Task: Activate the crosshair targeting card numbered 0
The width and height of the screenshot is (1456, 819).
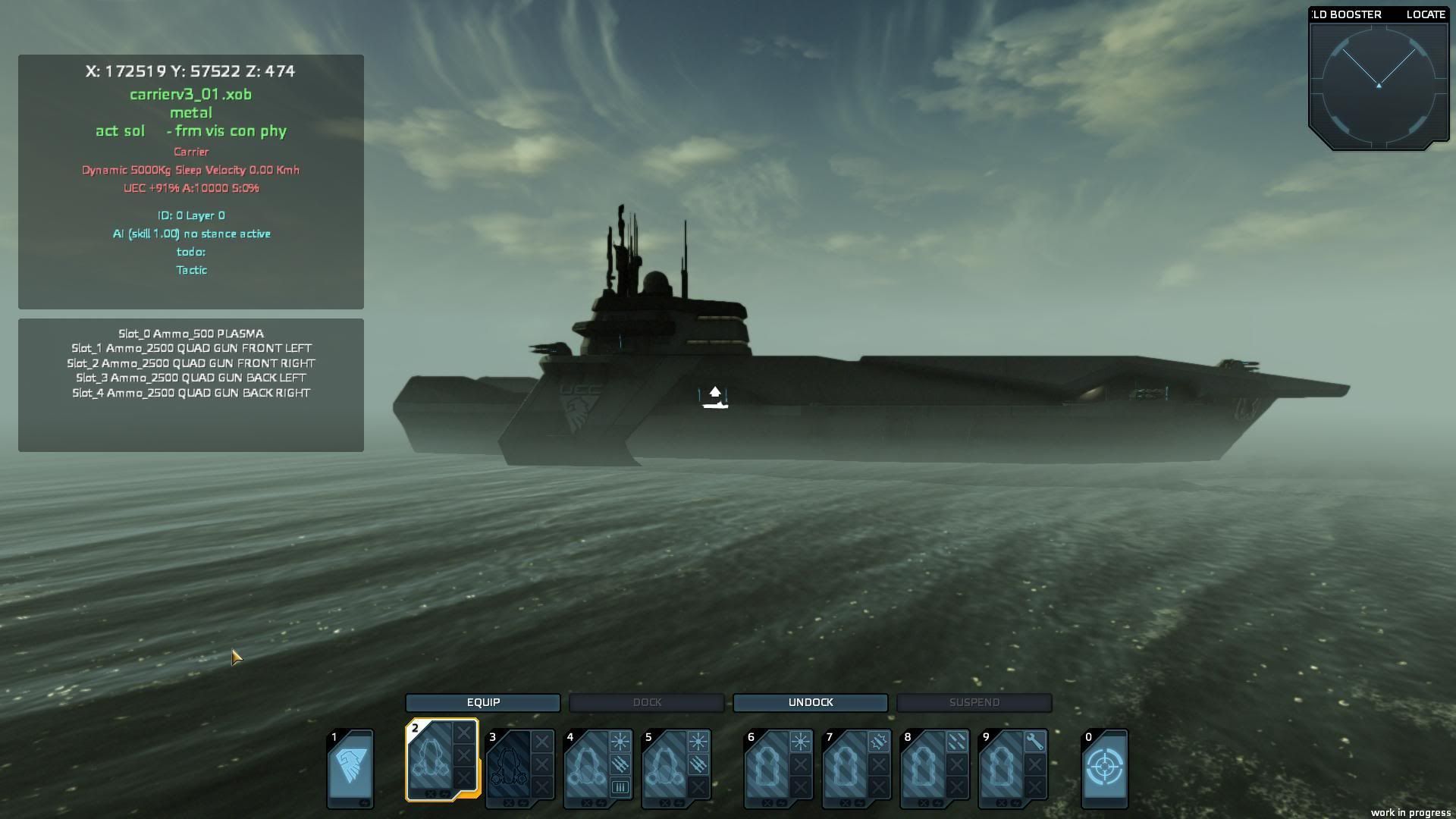Action: point(1104,767)
